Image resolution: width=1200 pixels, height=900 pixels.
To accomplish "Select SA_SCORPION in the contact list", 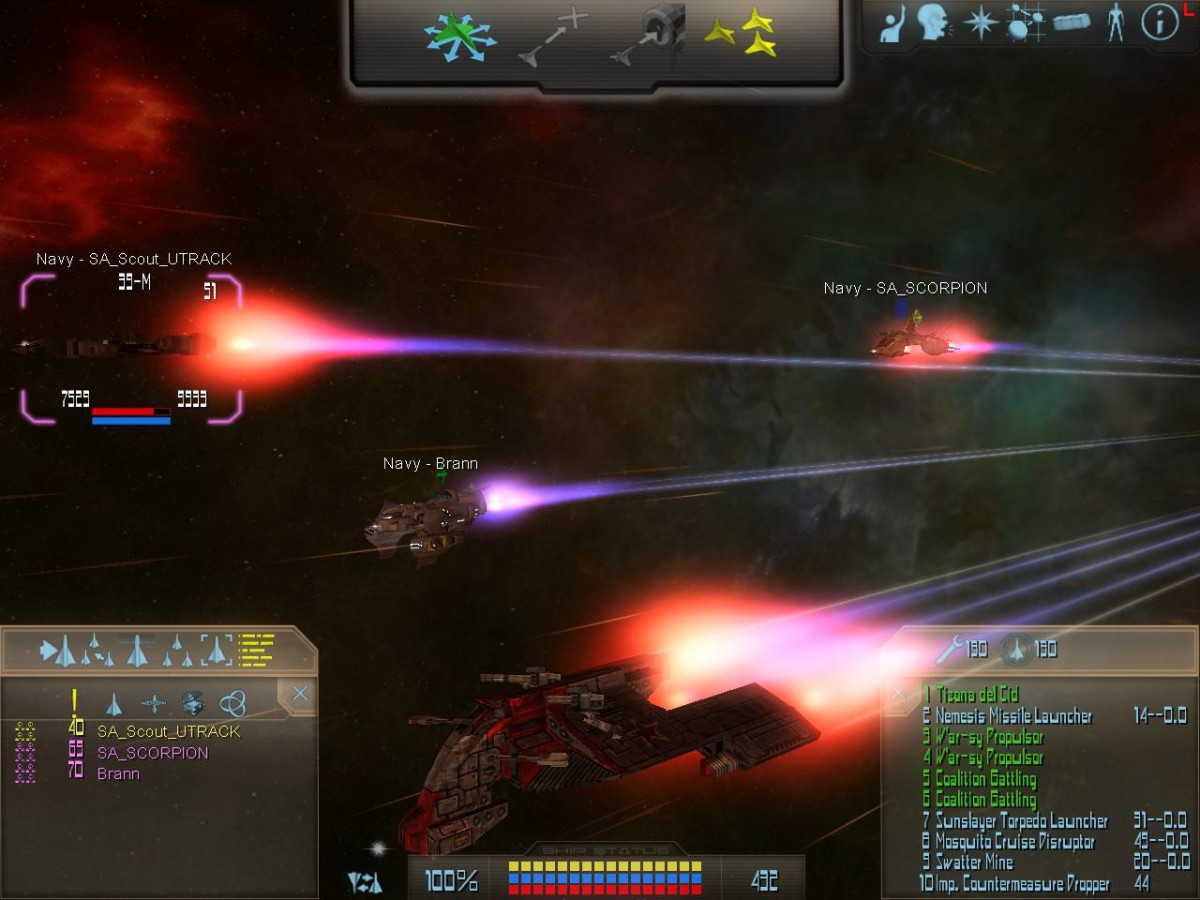I will coord(152,753).
